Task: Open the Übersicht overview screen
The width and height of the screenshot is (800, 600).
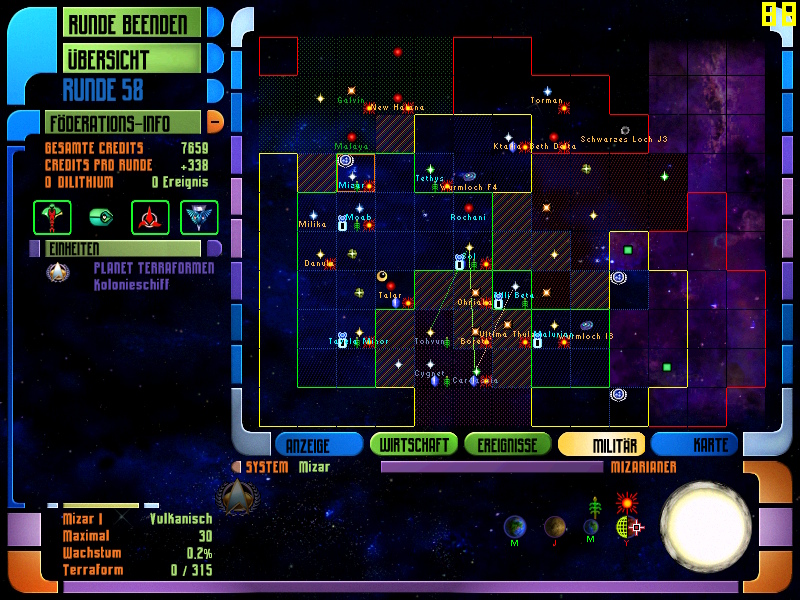Action: point(132,58)
